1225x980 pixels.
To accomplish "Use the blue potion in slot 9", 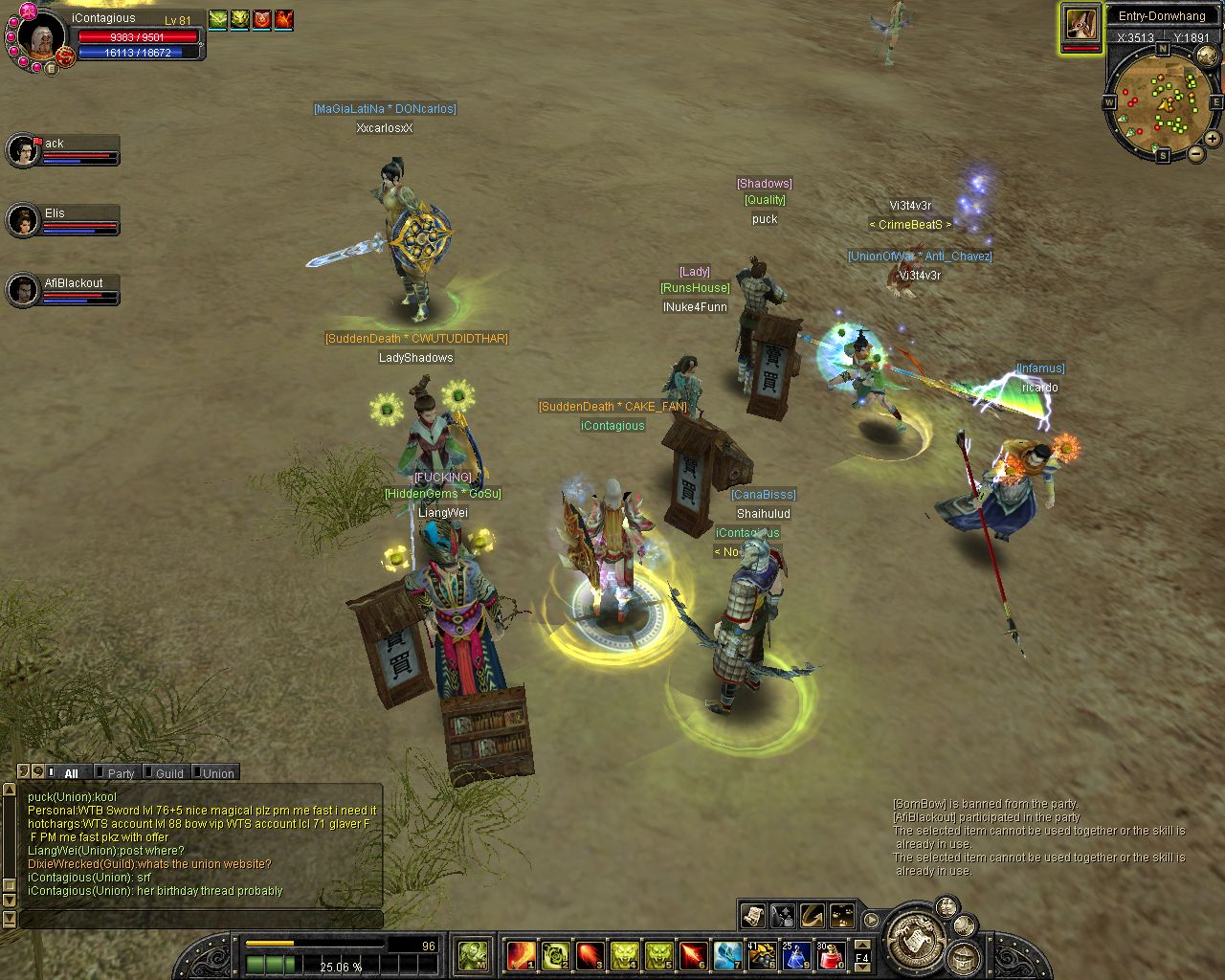I will coord(796,954).
